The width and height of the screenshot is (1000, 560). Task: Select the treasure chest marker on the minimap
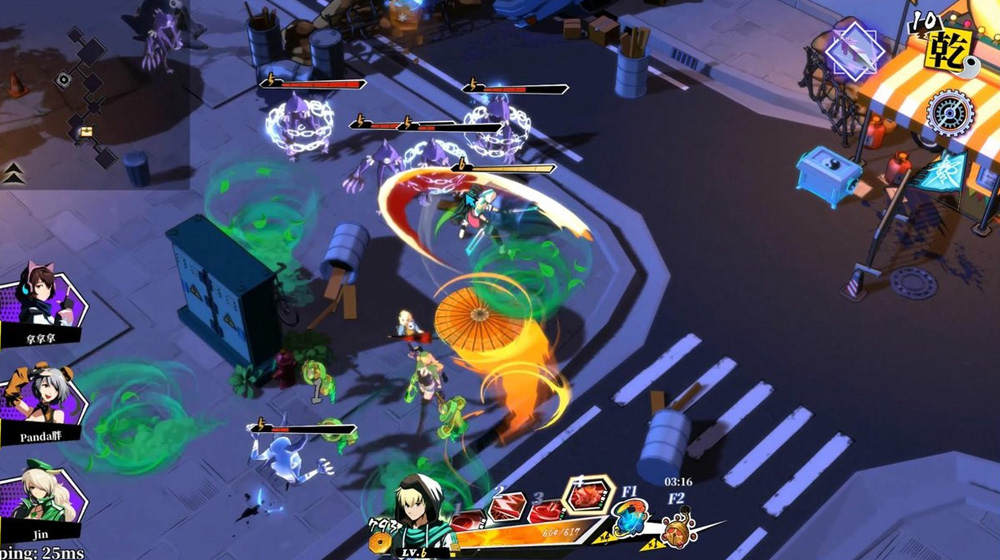pos(86,131)
